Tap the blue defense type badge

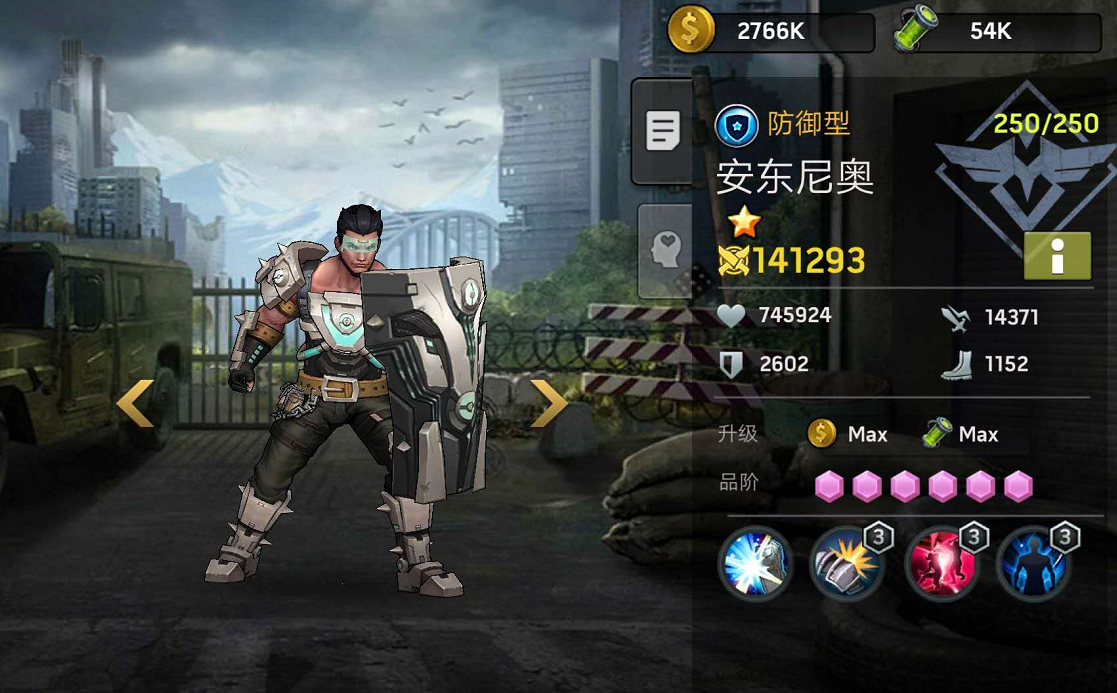point(737,126)
